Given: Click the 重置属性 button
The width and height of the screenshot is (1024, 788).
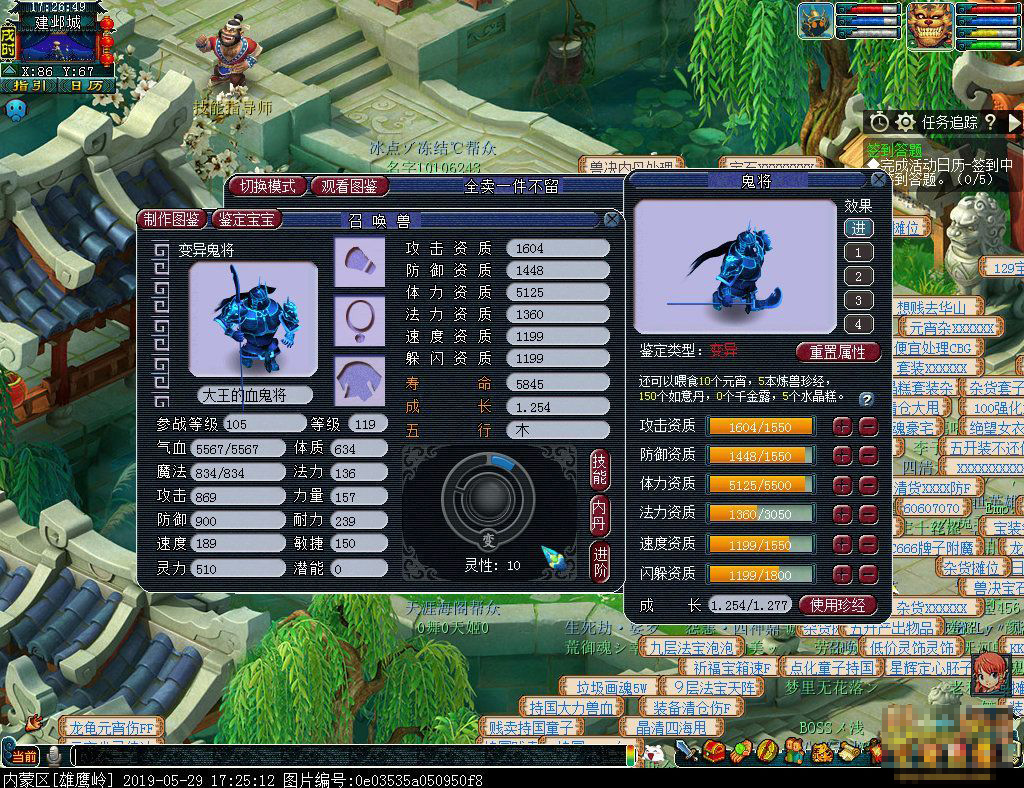Looking at the screenshot, I should pyautogui.click(x=838, y=352).
